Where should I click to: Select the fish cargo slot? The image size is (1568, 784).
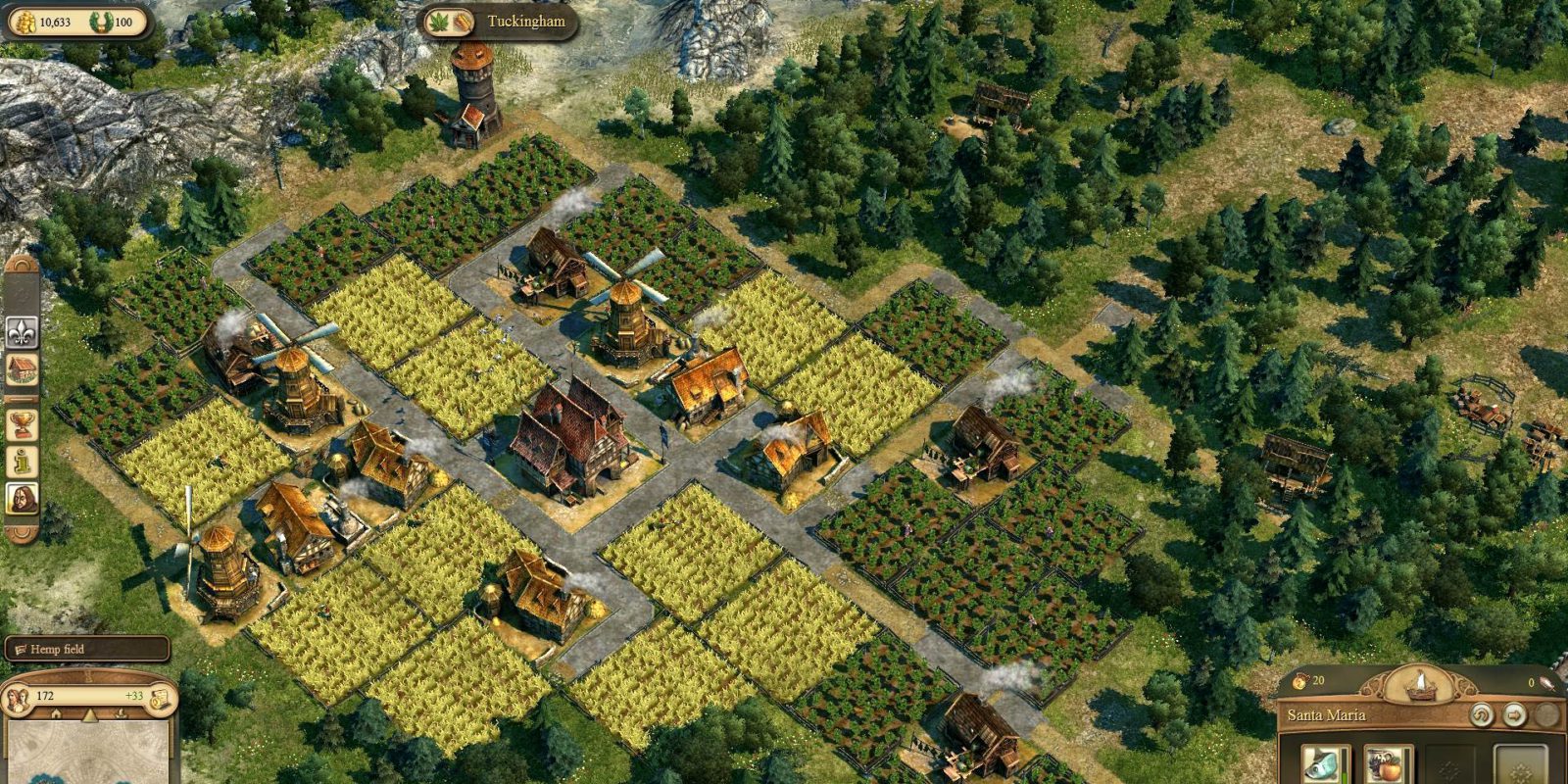(x=1326, y=763)
